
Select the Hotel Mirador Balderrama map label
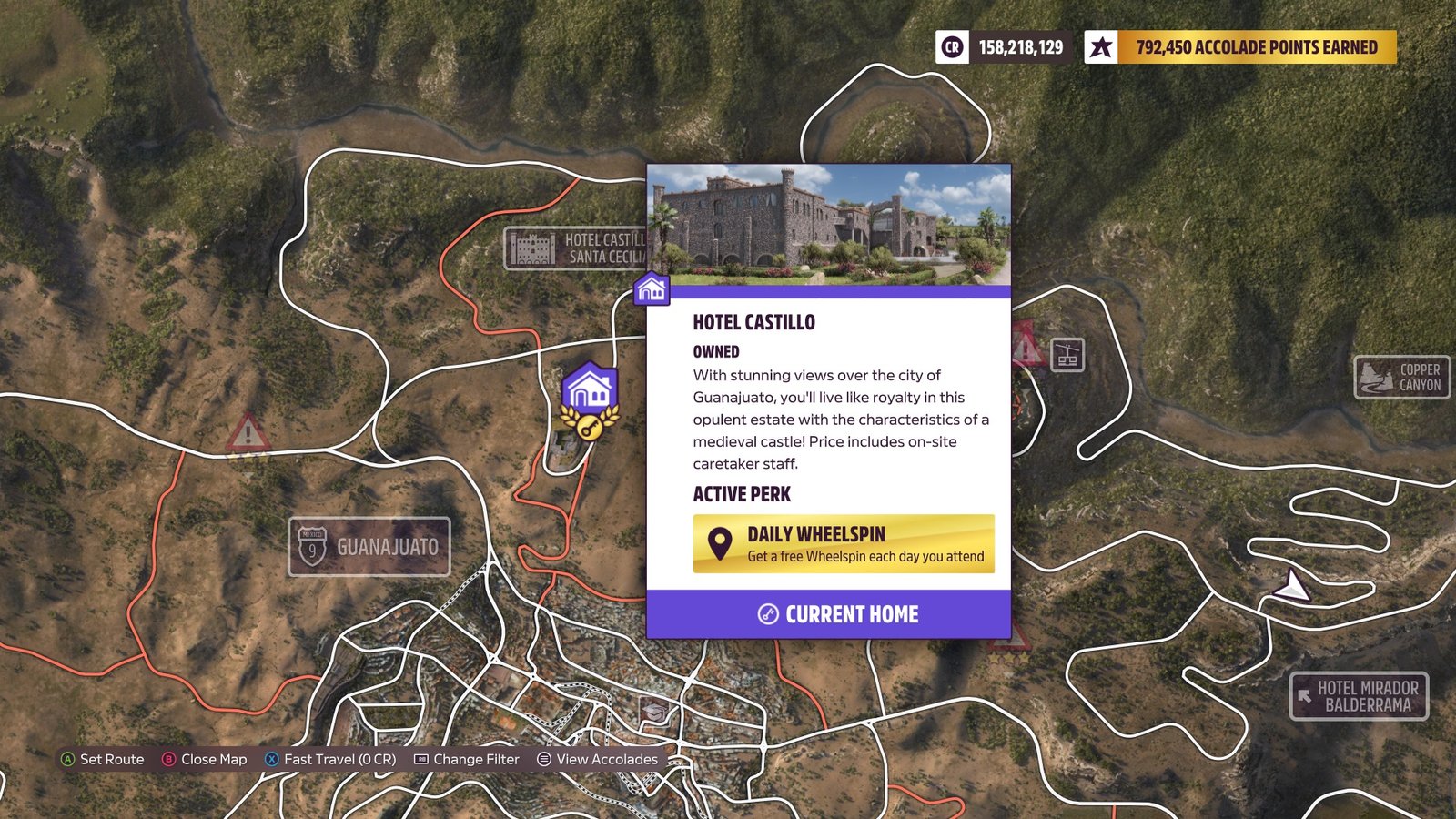point(1359,696)
